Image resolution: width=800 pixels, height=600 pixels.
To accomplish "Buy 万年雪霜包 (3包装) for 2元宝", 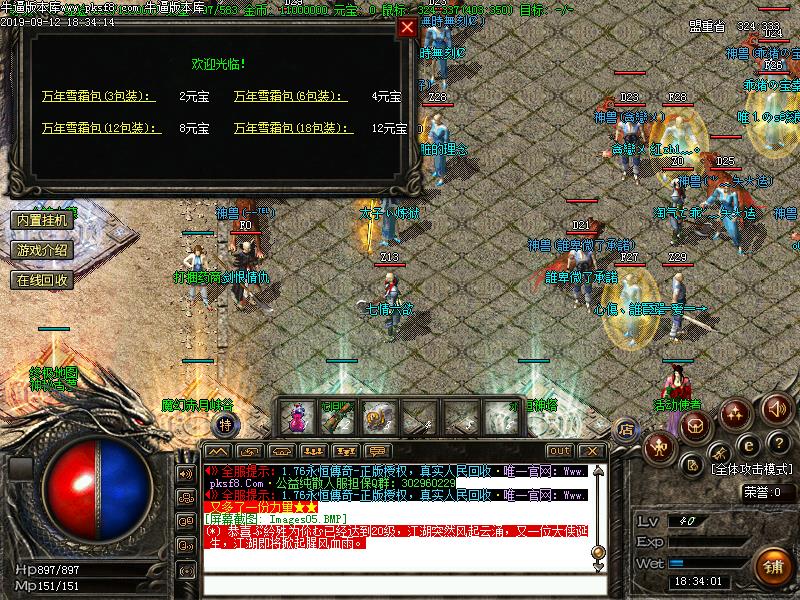I will point(98,97).
